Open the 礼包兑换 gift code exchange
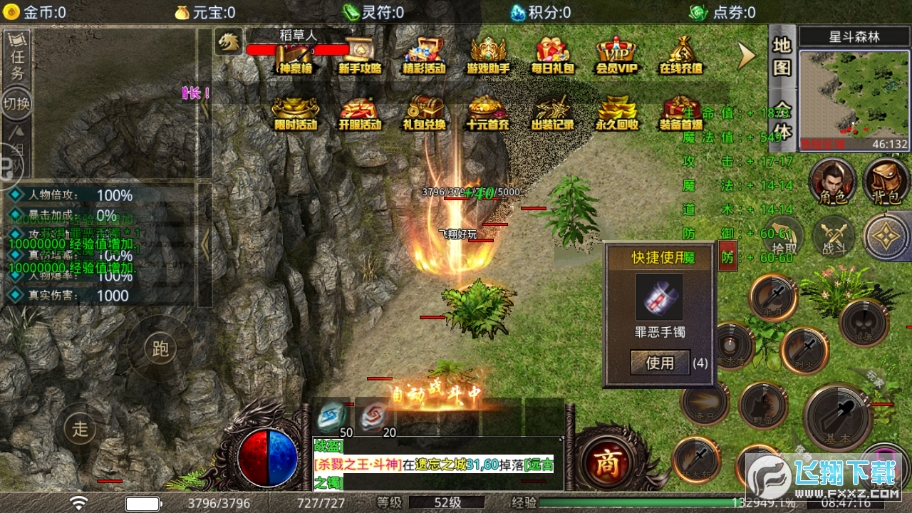Screen dimensions: 912x513 pos(424,111)
